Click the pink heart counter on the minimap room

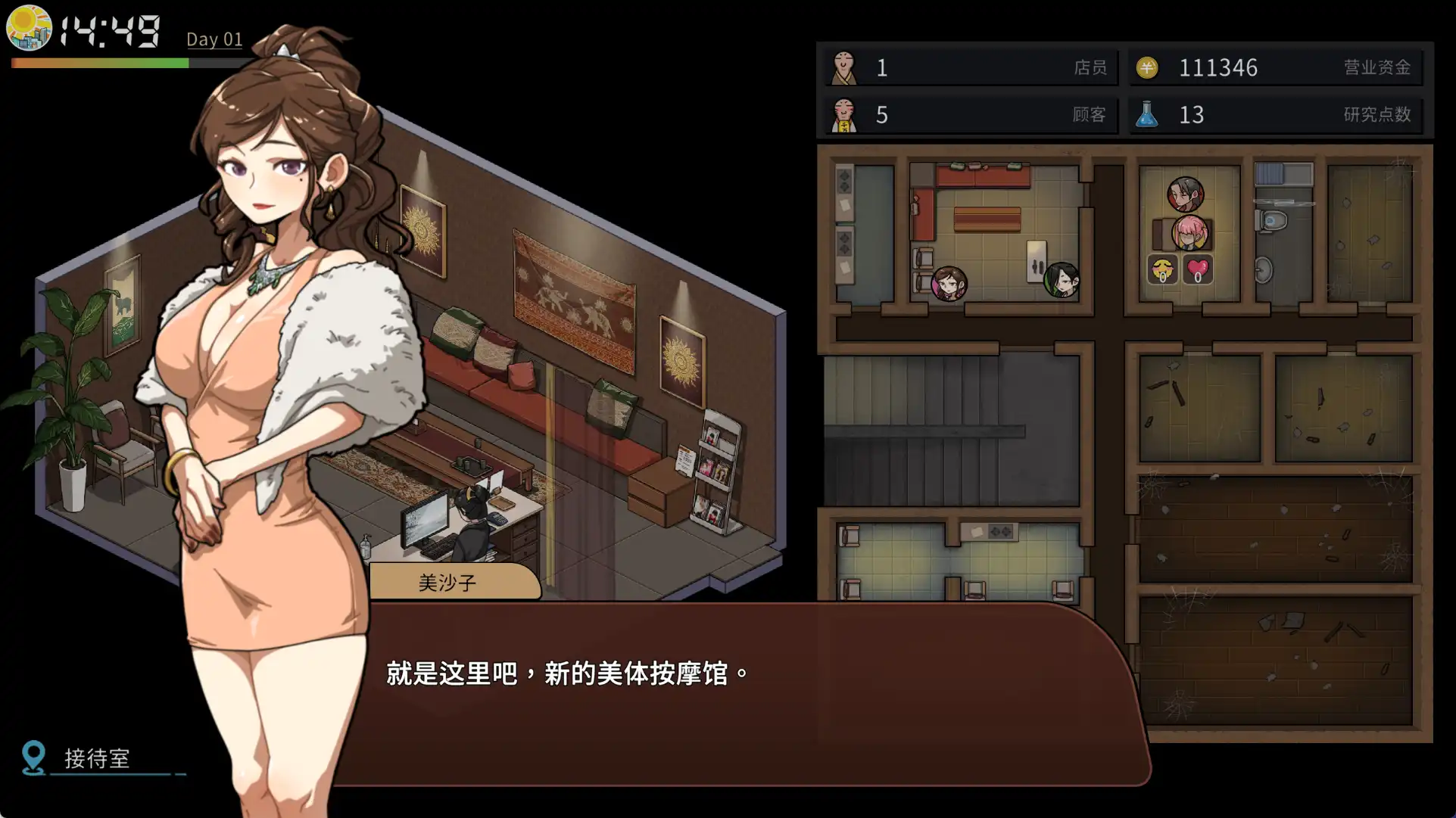point(1196,269)
